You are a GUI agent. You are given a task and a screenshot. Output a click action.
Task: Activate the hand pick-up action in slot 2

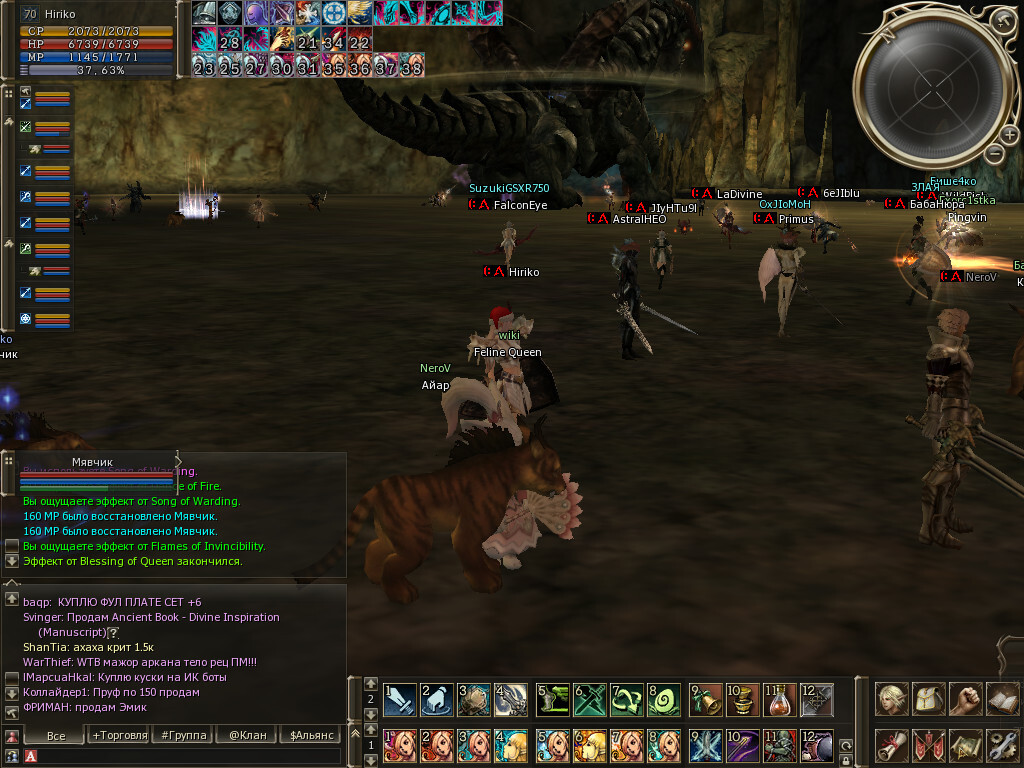pyautogui.click(x=437, y=698)
